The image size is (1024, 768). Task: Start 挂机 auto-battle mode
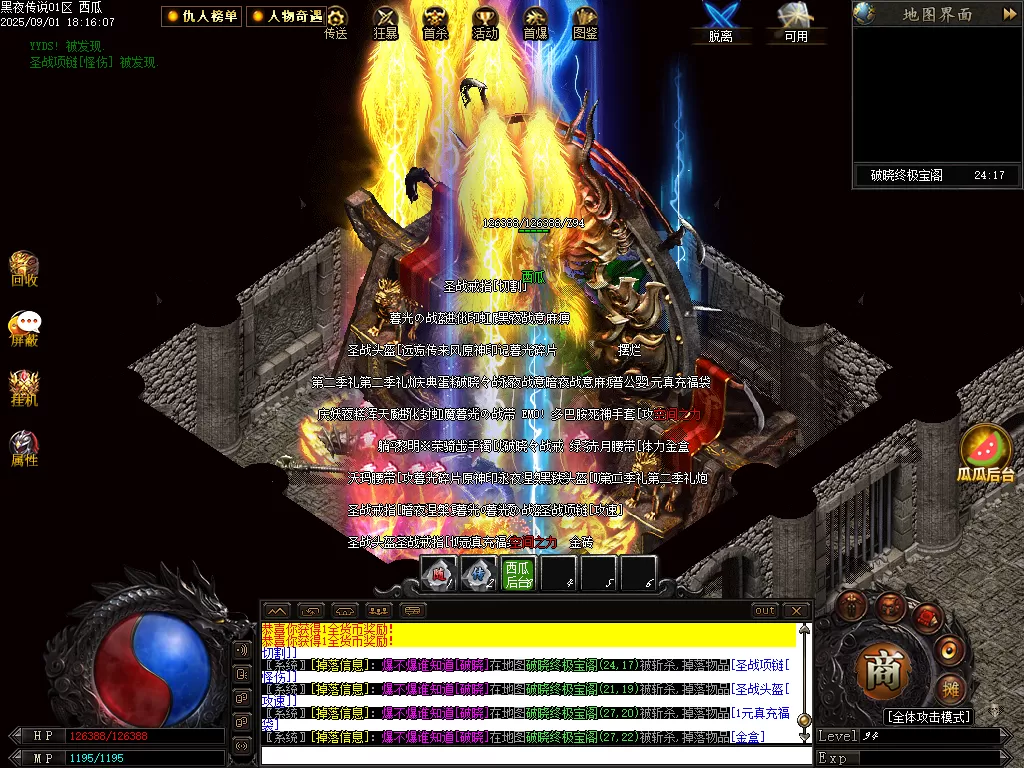(24, 387)
